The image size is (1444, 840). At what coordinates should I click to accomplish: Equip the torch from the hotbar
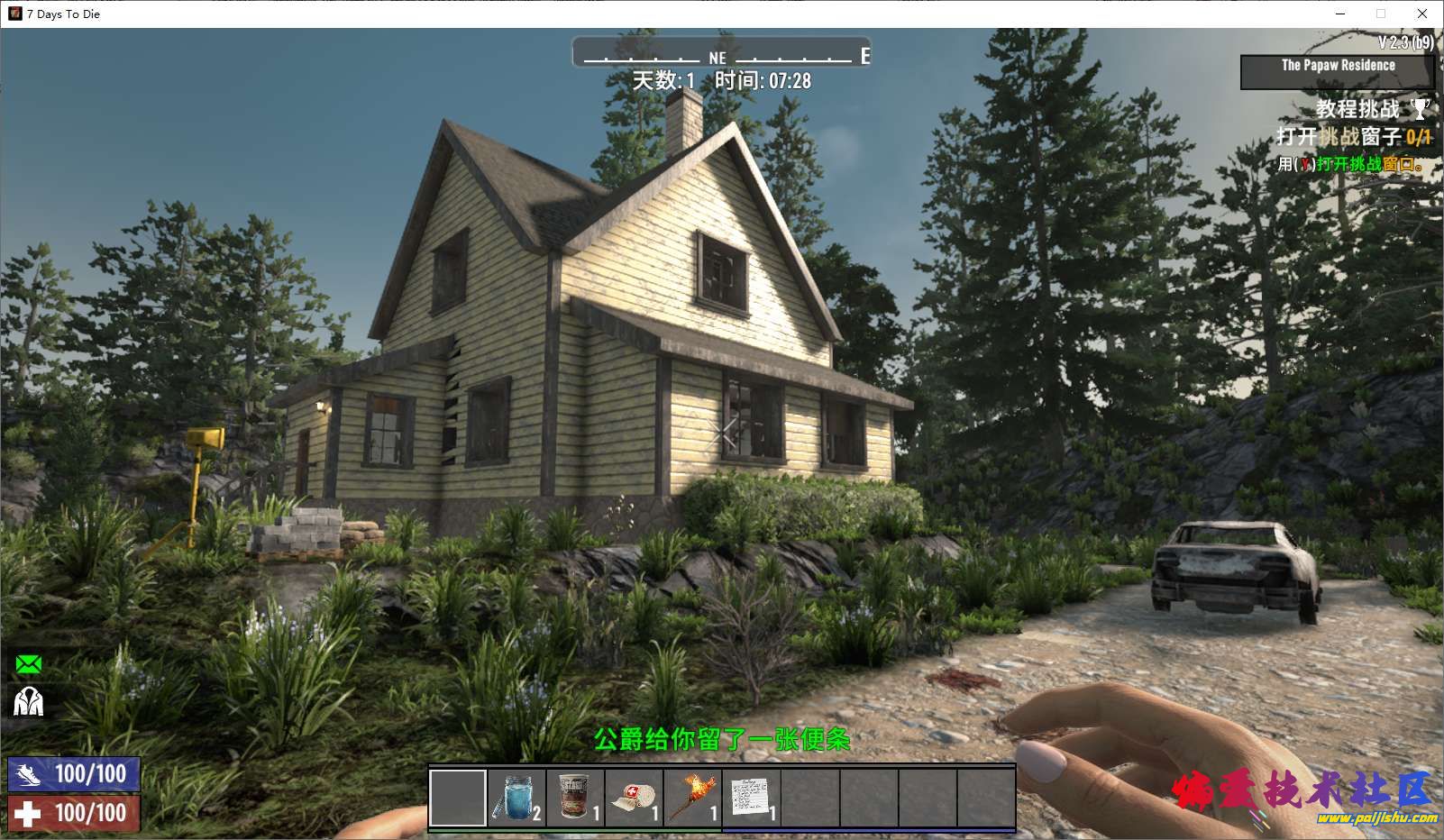(x=692, y=798)
